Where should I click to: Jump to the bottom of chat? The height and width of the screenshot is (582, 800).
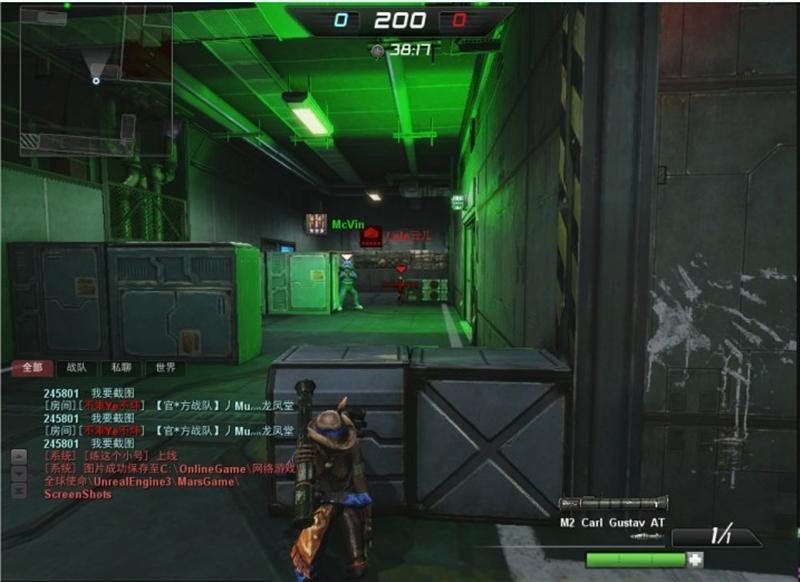[x=18, y=491]
